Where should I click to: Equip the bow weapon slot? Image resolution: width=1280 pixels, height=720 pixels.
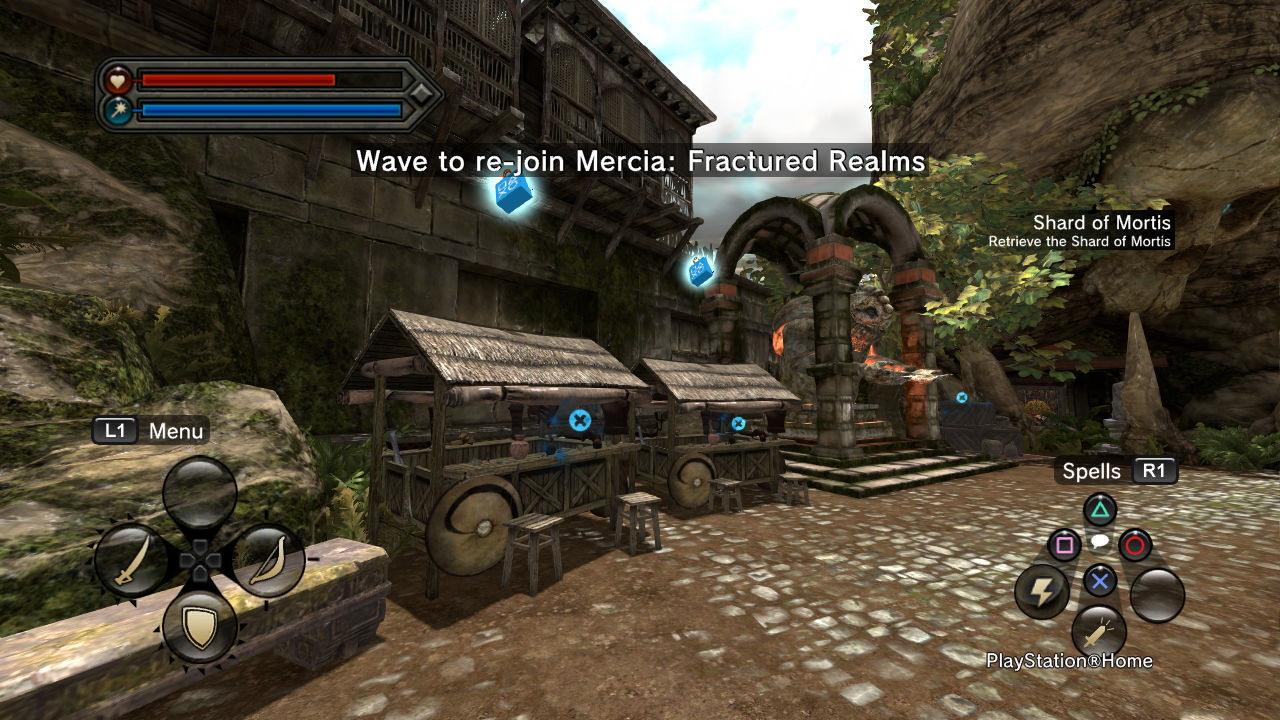coord(268,561)
